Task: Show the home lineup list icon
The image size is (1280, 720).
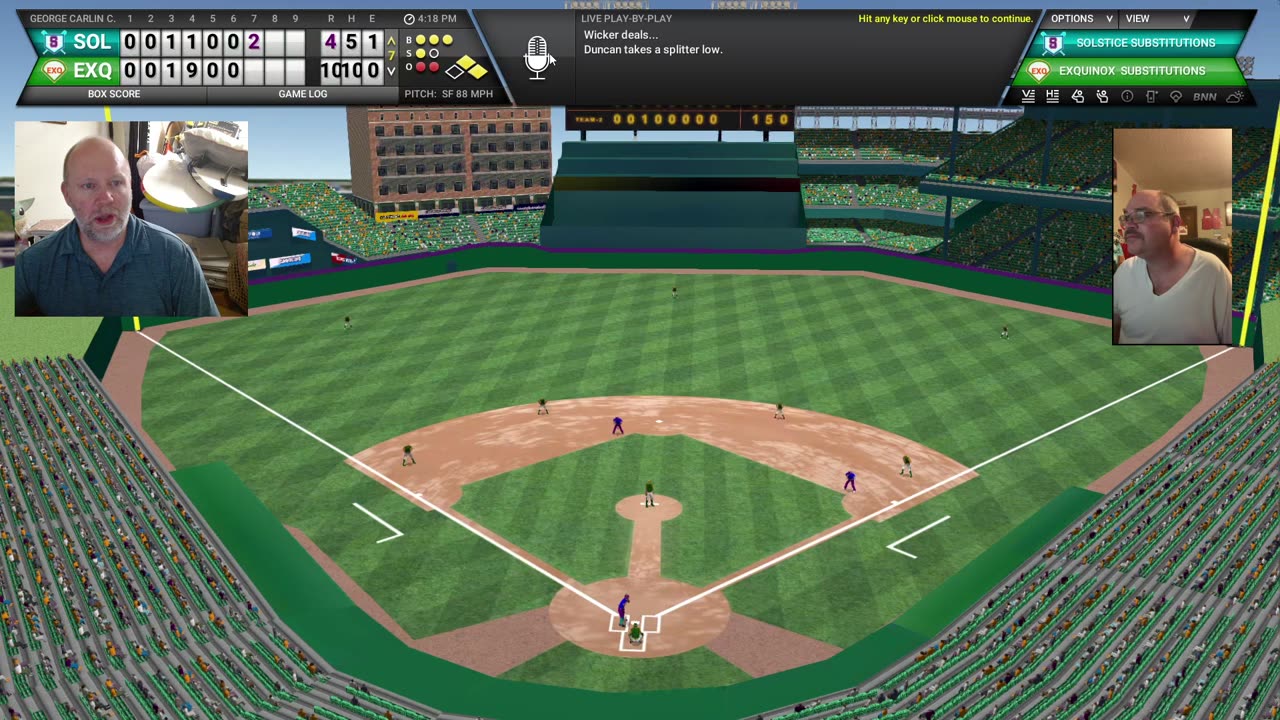Action: click(1052, 96)
